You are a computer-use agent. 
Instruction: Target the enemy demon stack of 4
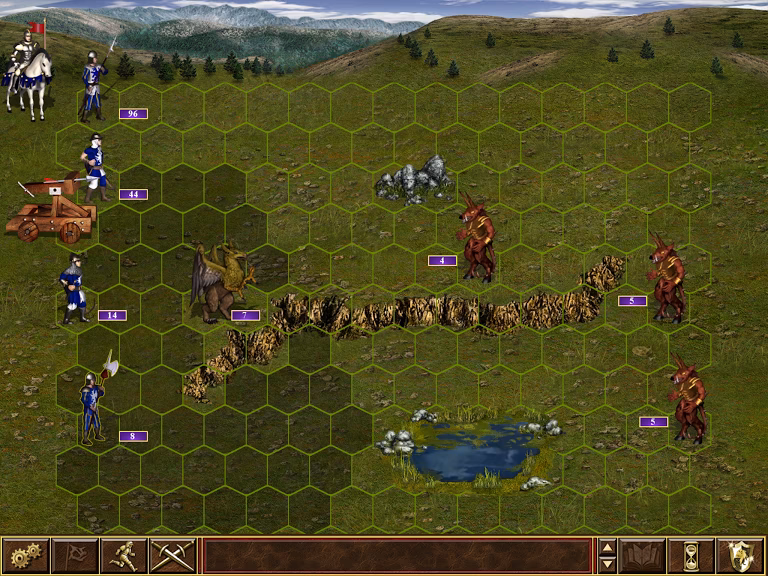477,236
